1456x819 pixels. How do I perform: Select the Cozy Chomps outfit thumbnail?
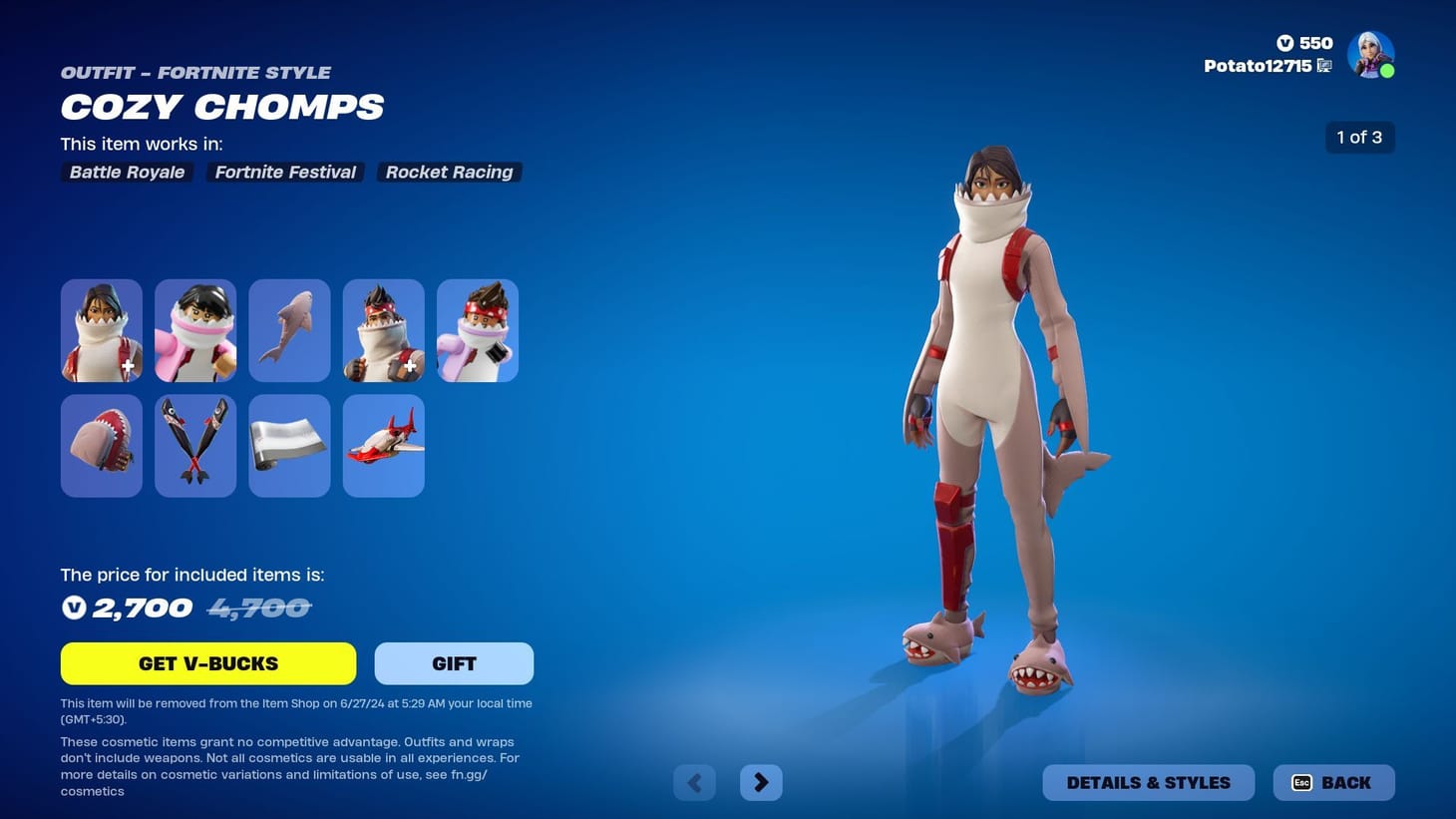[x=101, y=329]
